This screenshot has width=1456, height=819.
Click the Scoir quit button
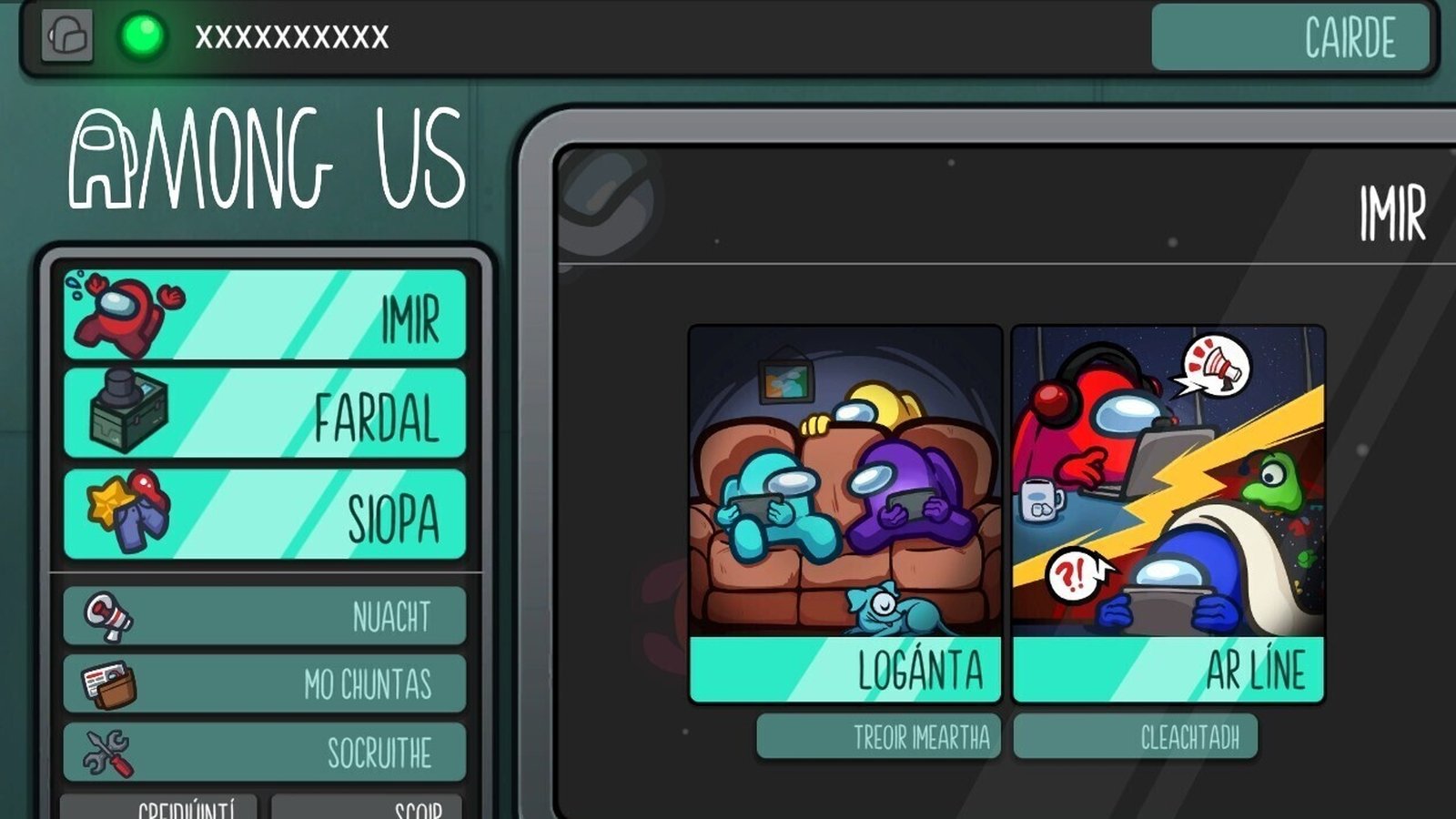[367, 807]
